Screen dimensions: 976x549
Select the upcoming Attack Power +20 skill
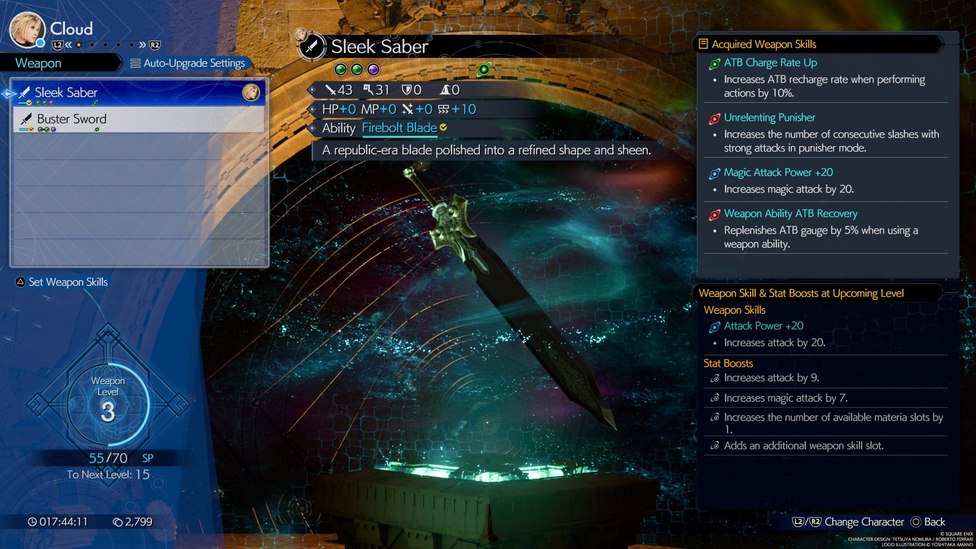pos(763,326)
